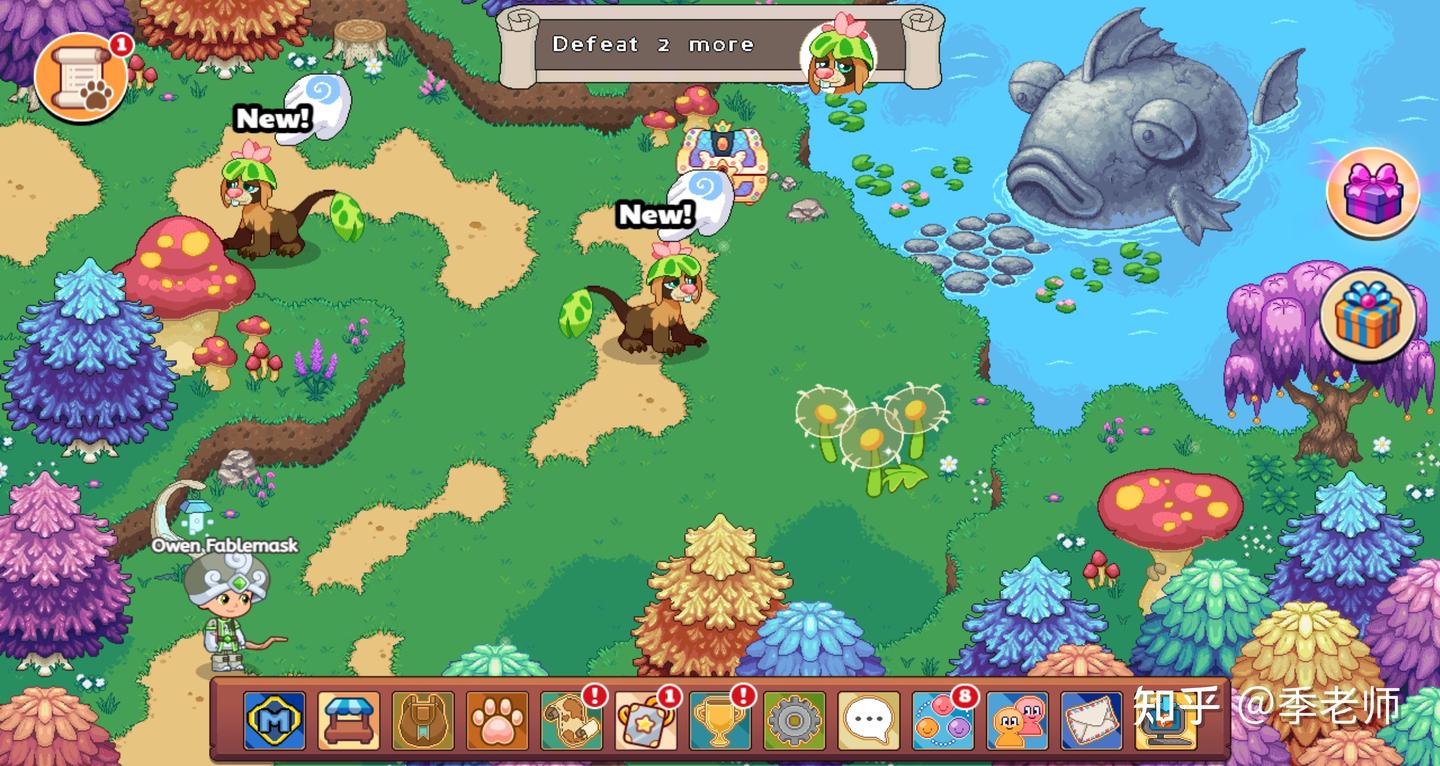Open the star card awards icon
The width and height of the screenshot is (1440, 766).
coord(645,720)
